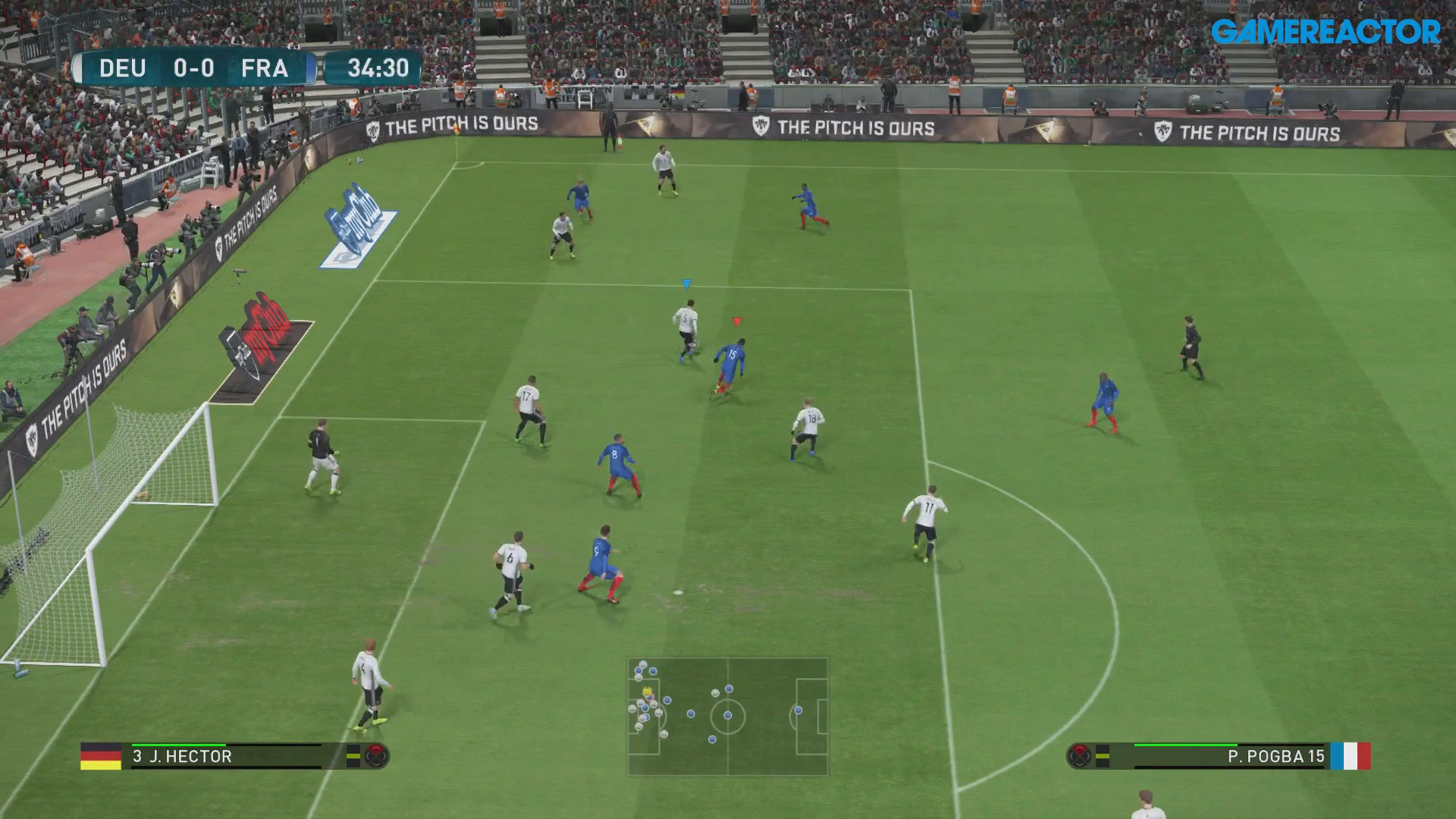This screenshot has width=1456, height=819.
Task: Select the P. Pogba player panel
Action: point(1228,756)
